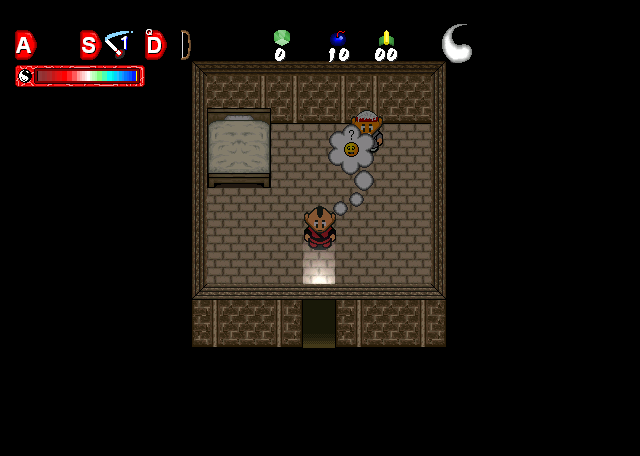The width and height of the screenshot is (640, 456).
Task: Select the bow in the D slot
Action: [185, 44]
